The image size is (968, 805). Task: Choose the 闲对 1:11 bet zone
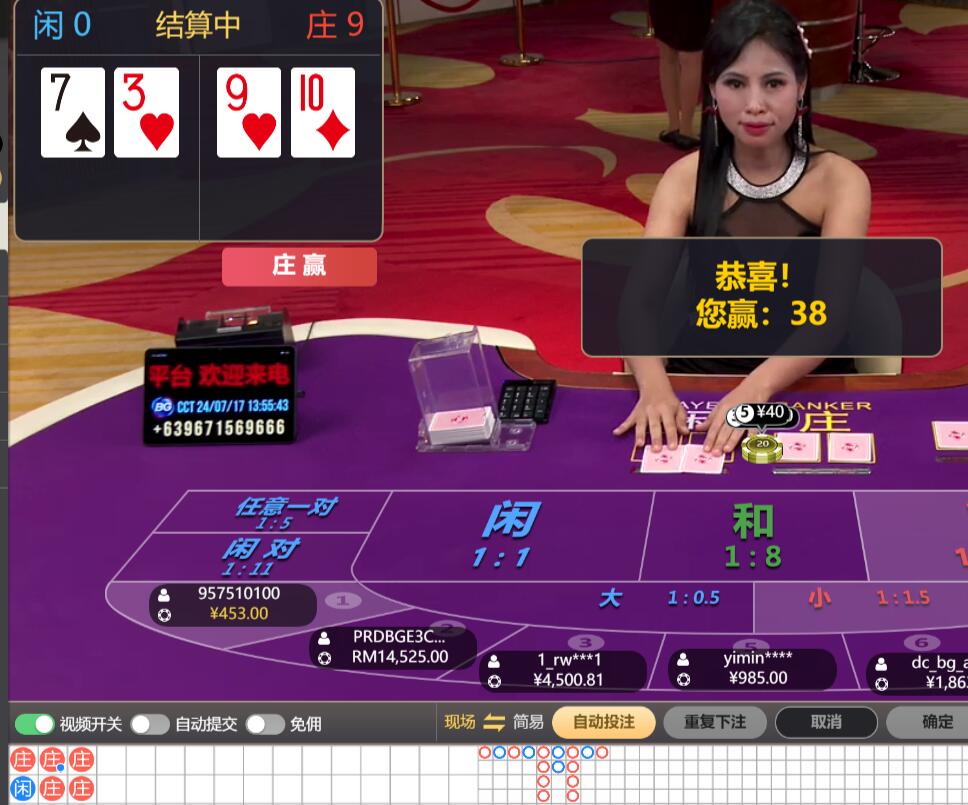point(258,555)
